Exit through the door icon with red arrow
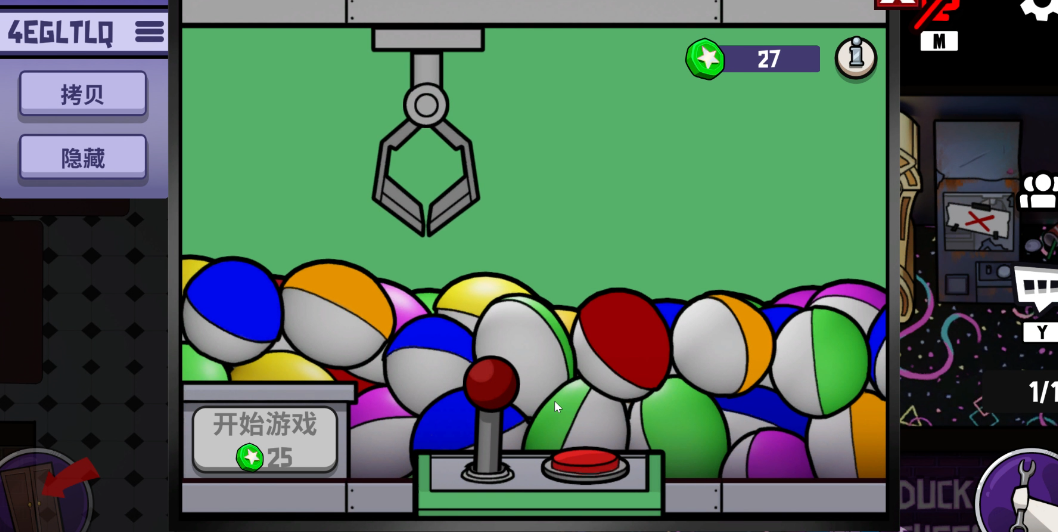Image resolution: width=1058 pixels, height=532 pixels. [x=47, y=492]
